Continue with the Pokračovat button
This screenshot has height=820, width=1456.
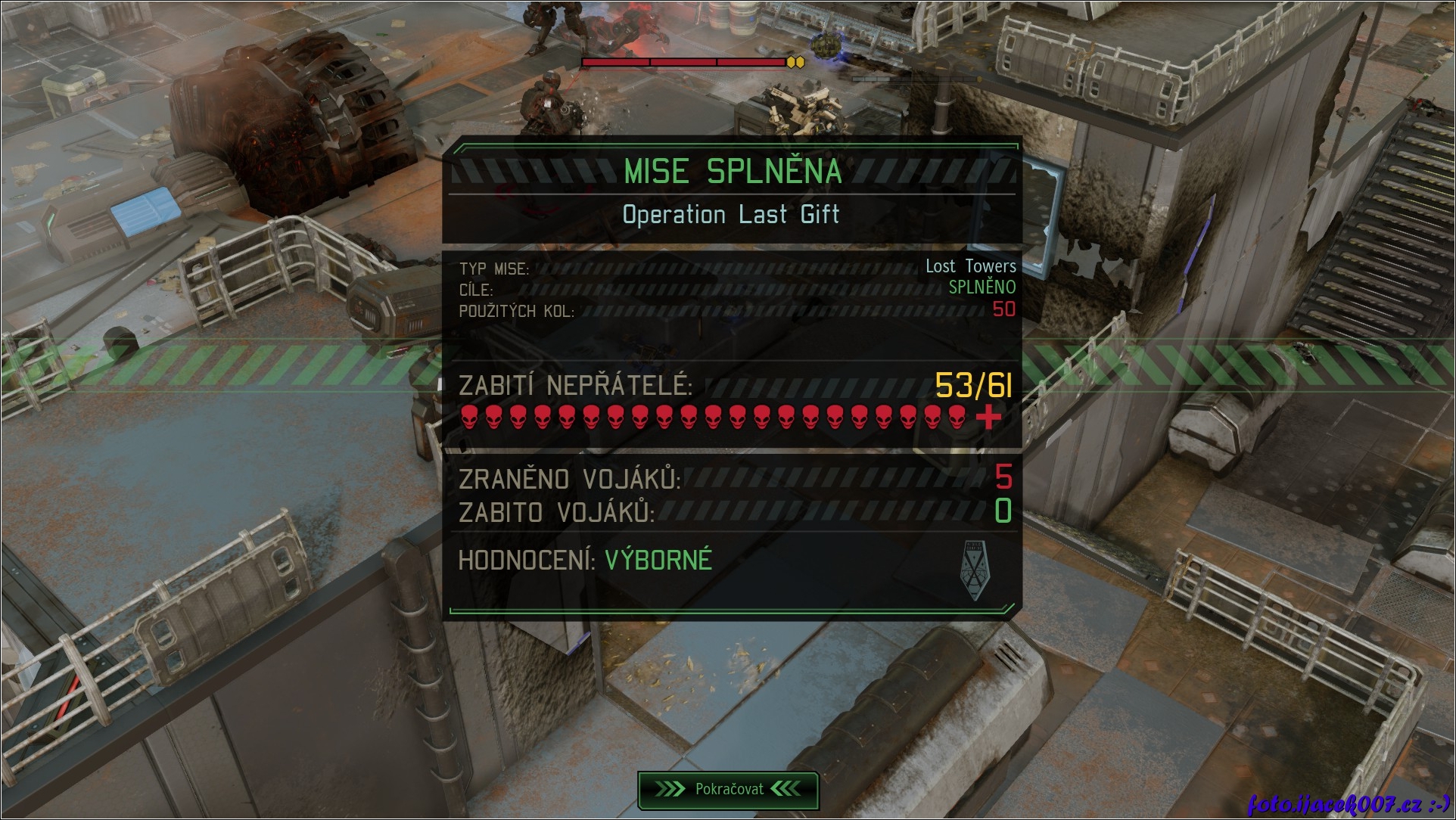728,790
